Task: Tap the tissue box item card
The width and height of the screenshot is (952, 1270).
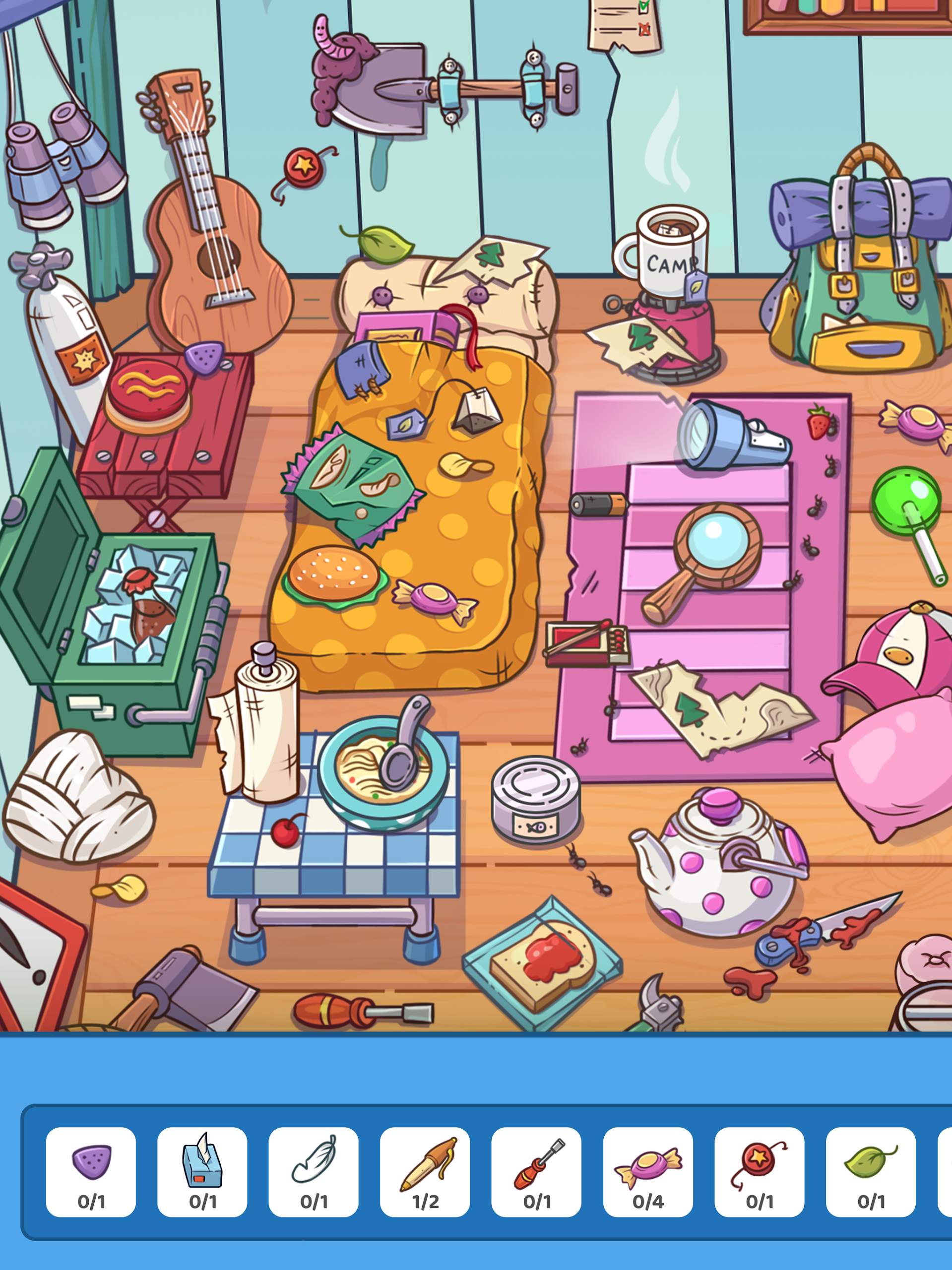Action: (202, 1171)
